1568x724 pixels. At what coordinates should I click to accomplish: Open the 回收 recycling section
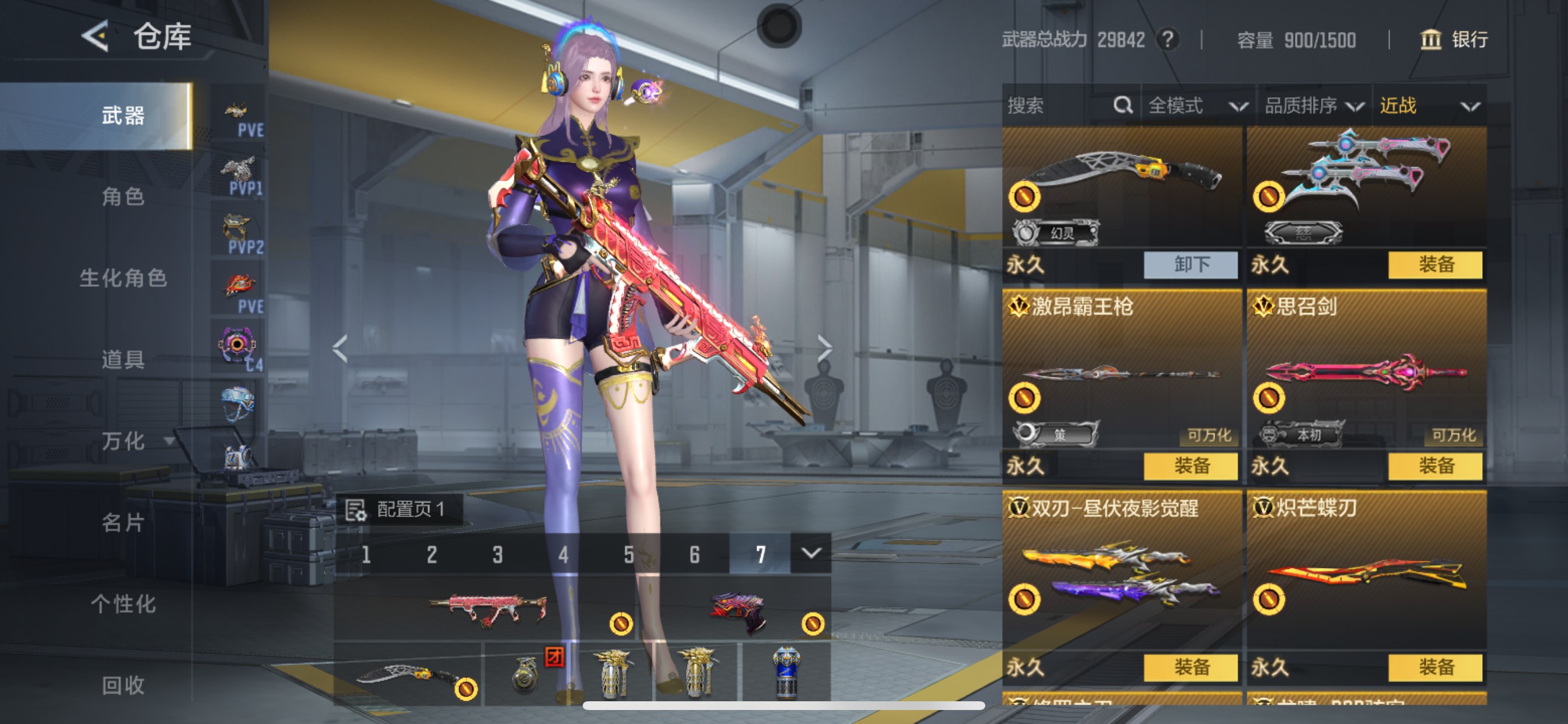click(x=123, y=686)
